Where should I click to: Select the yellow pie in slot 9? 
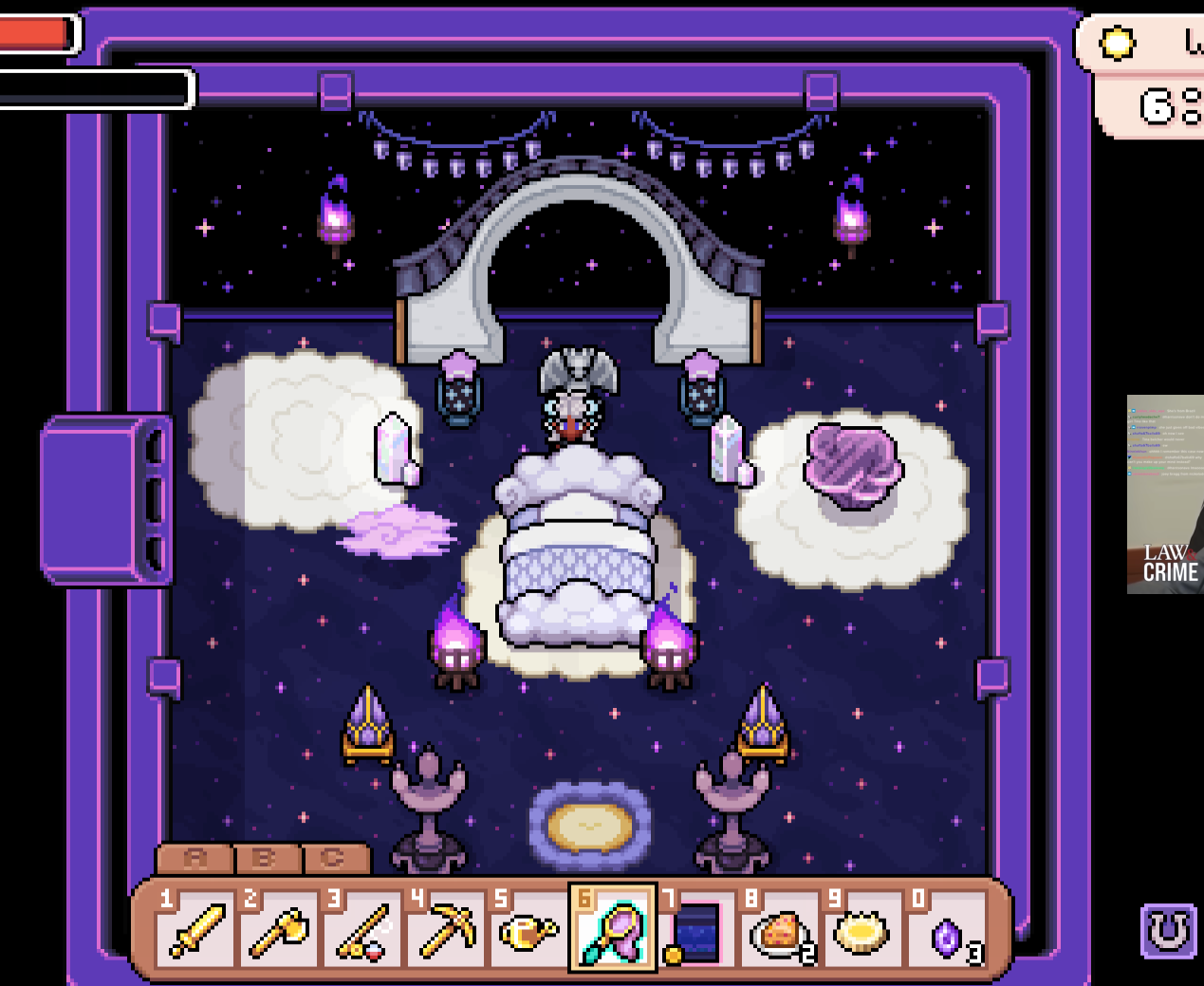(x=861, y=929)
